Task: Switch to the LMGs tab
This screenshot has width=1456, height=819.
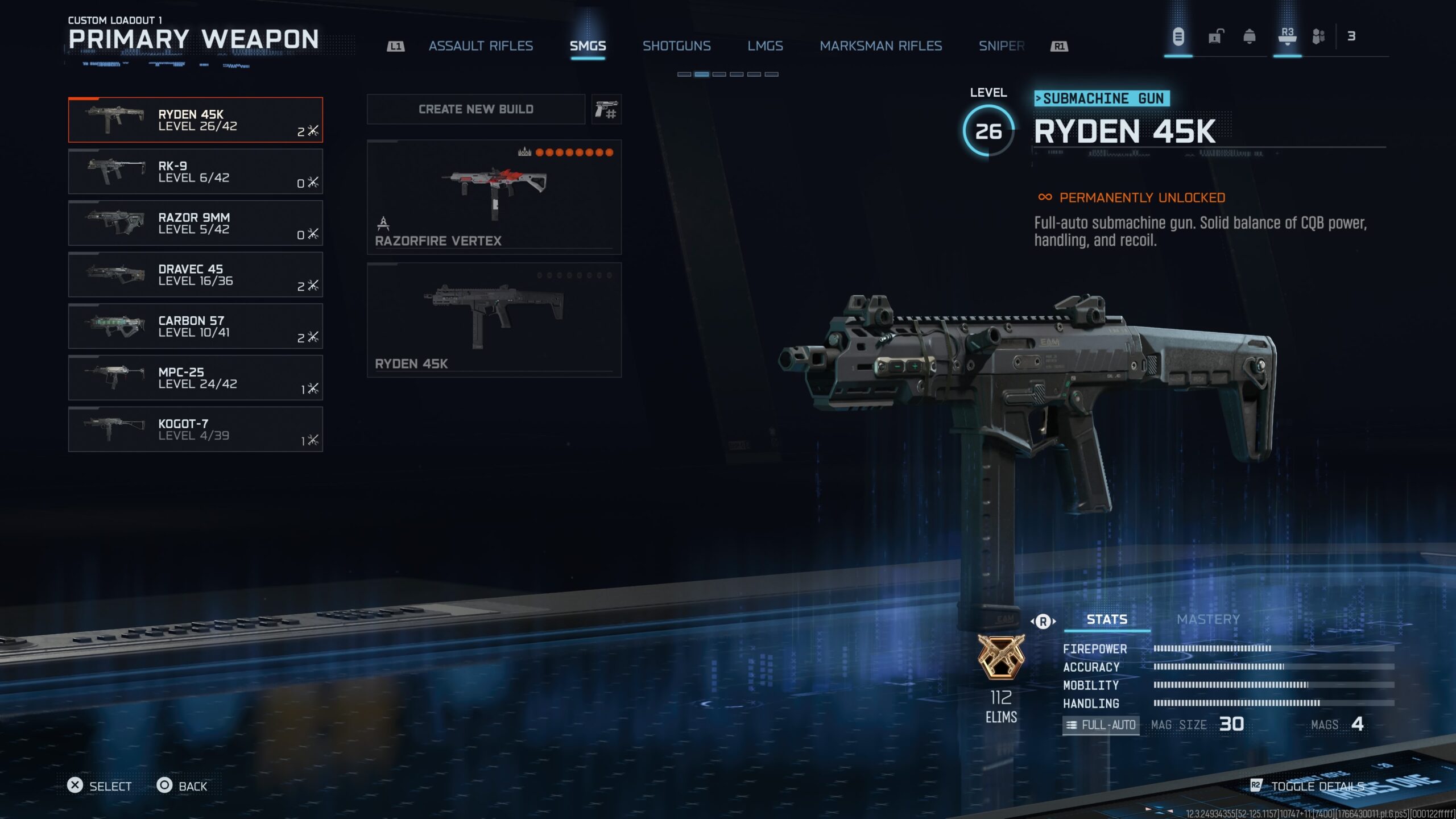Action: coord(765,46)
